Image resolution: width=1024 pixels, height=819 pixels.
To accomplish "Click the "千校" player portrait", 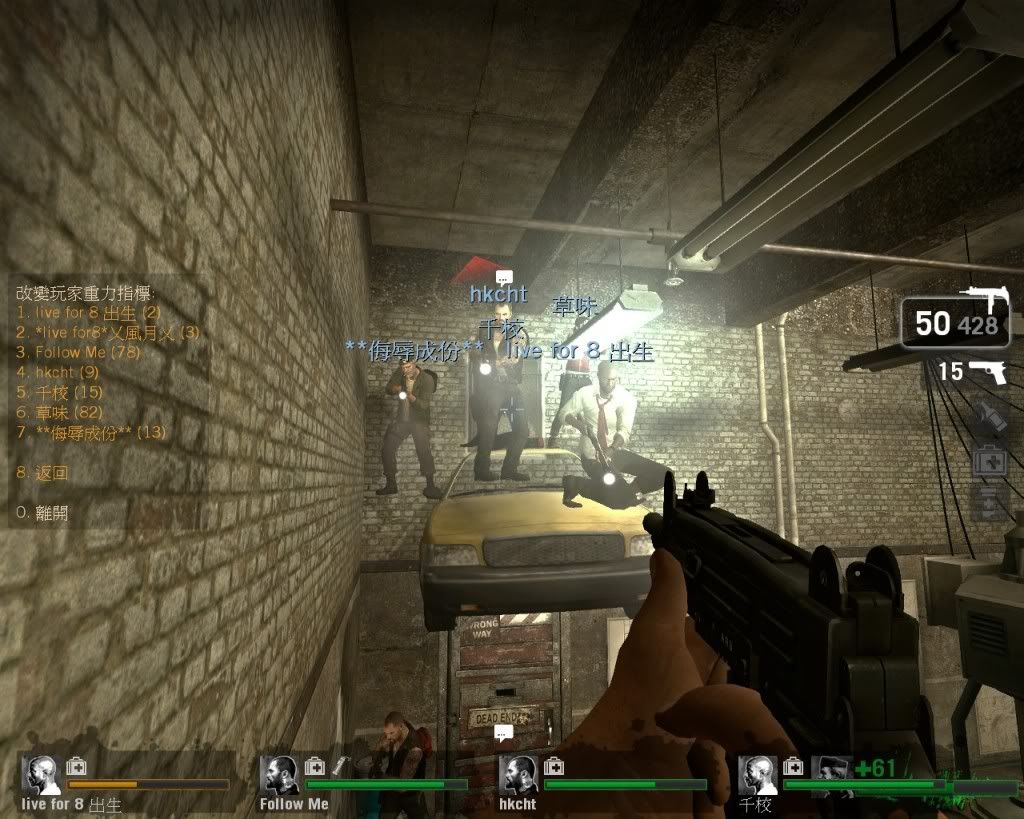I will [x=758, y=774].
